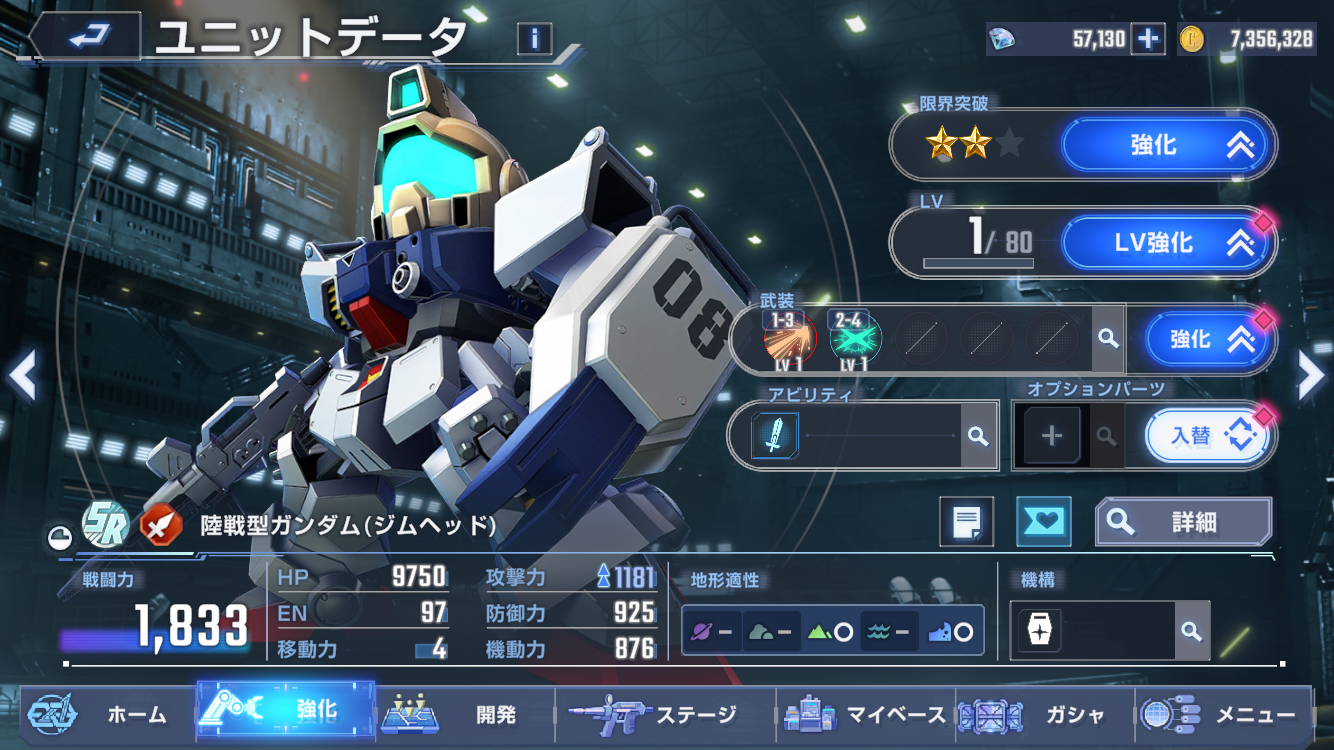Switch to the next unit arrow
This screenshot has height=750, width=1334.
(1310, 375)
